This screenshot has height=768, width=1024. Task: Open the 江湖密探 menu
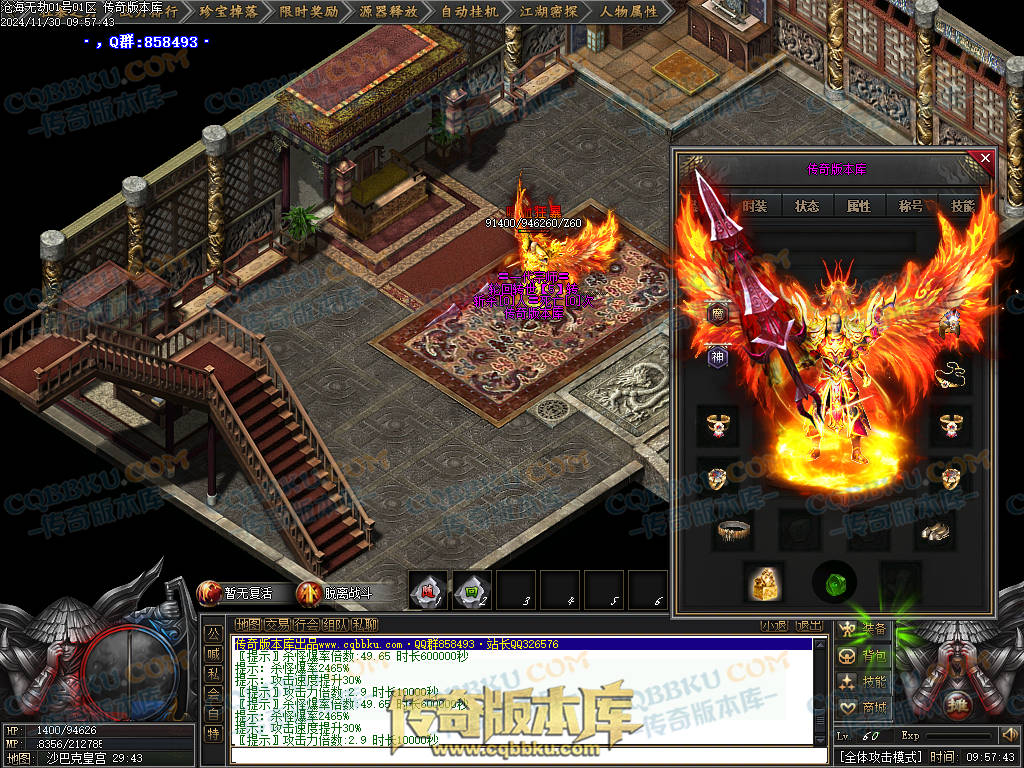point(549,13)
